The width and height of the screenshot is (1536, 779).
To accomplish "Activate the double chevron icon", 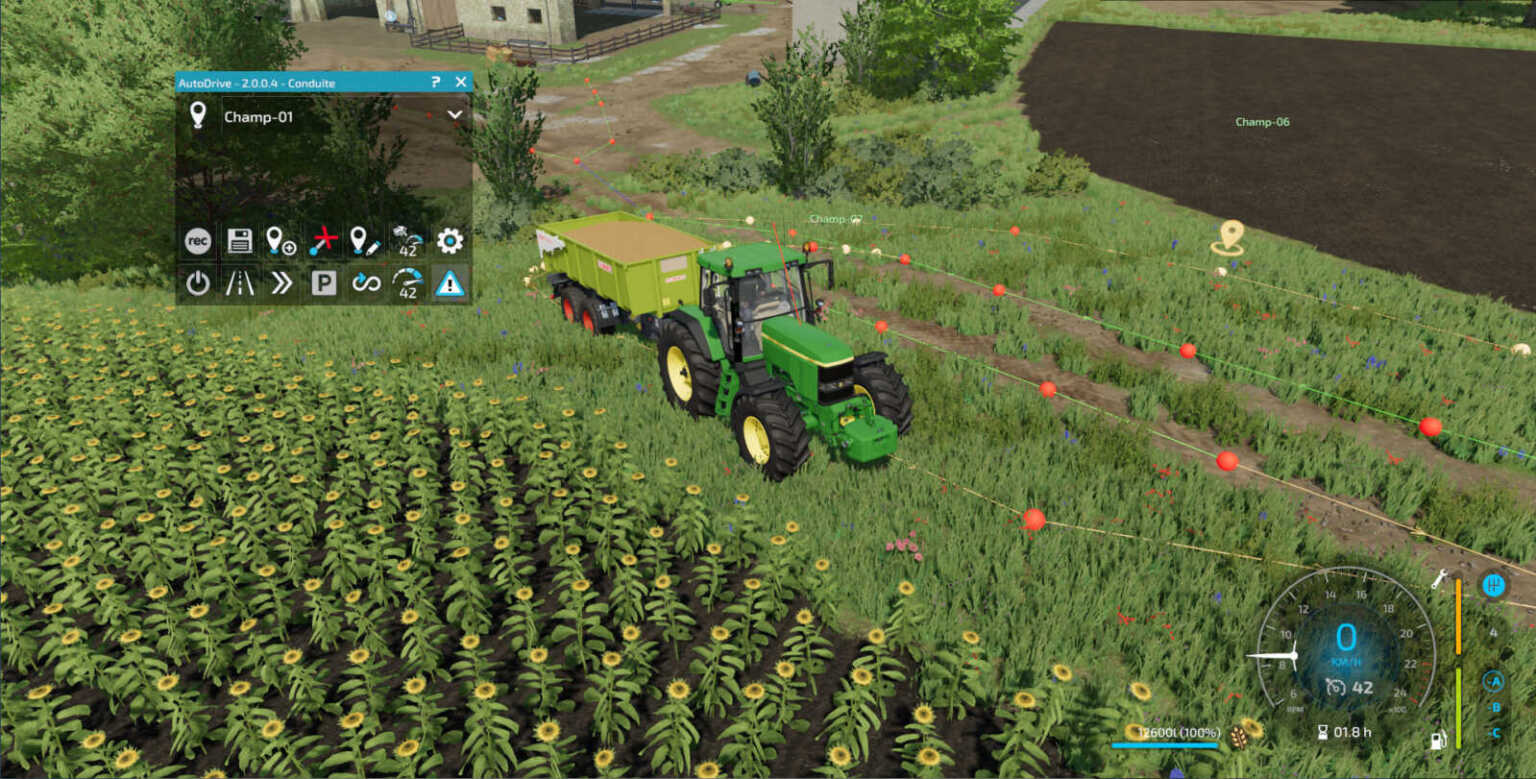I will pyautogui.click(x=281, y=284).
